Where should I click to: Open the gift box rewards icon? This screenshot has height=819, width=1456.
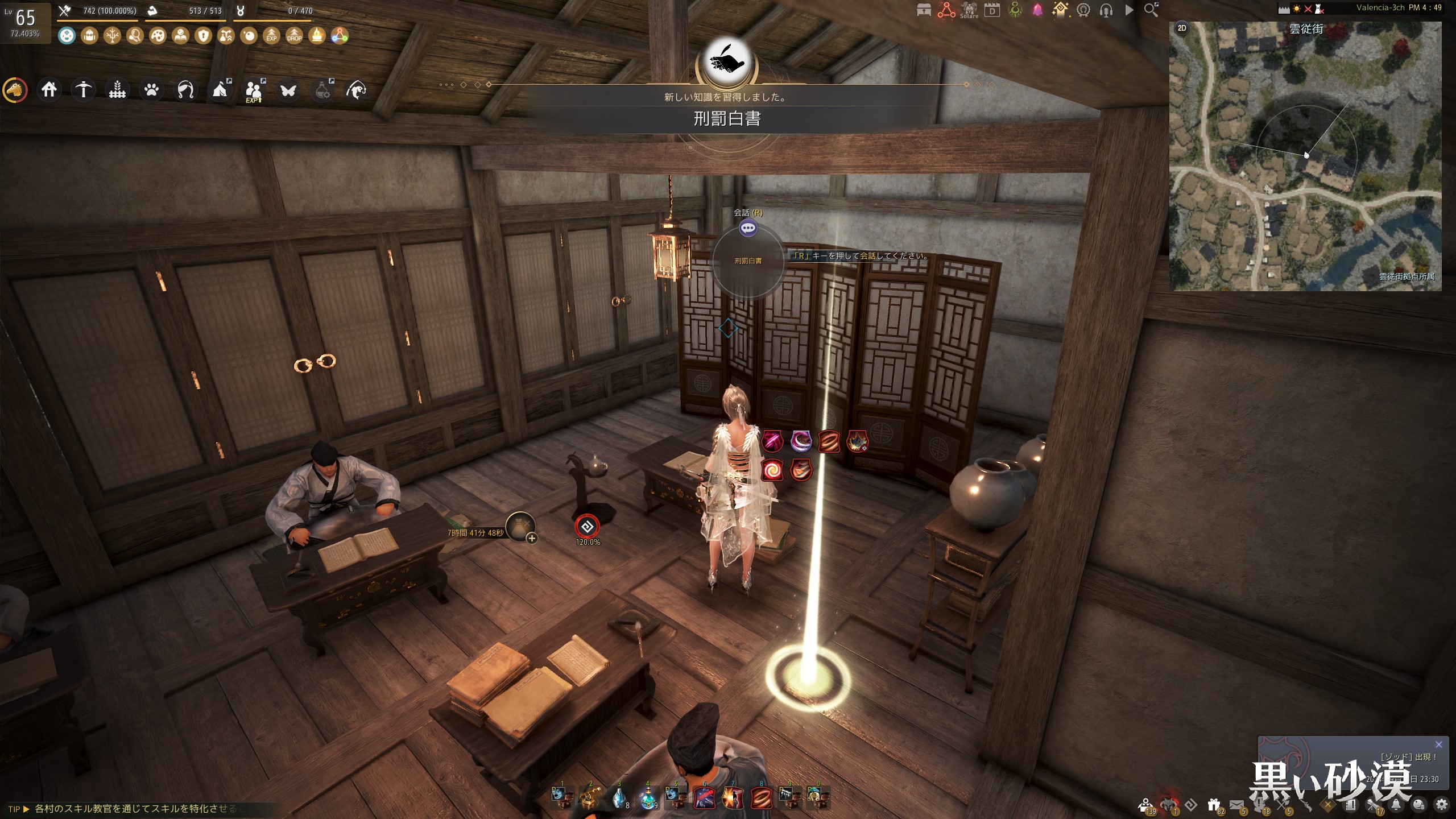[x=1214, y=805]
